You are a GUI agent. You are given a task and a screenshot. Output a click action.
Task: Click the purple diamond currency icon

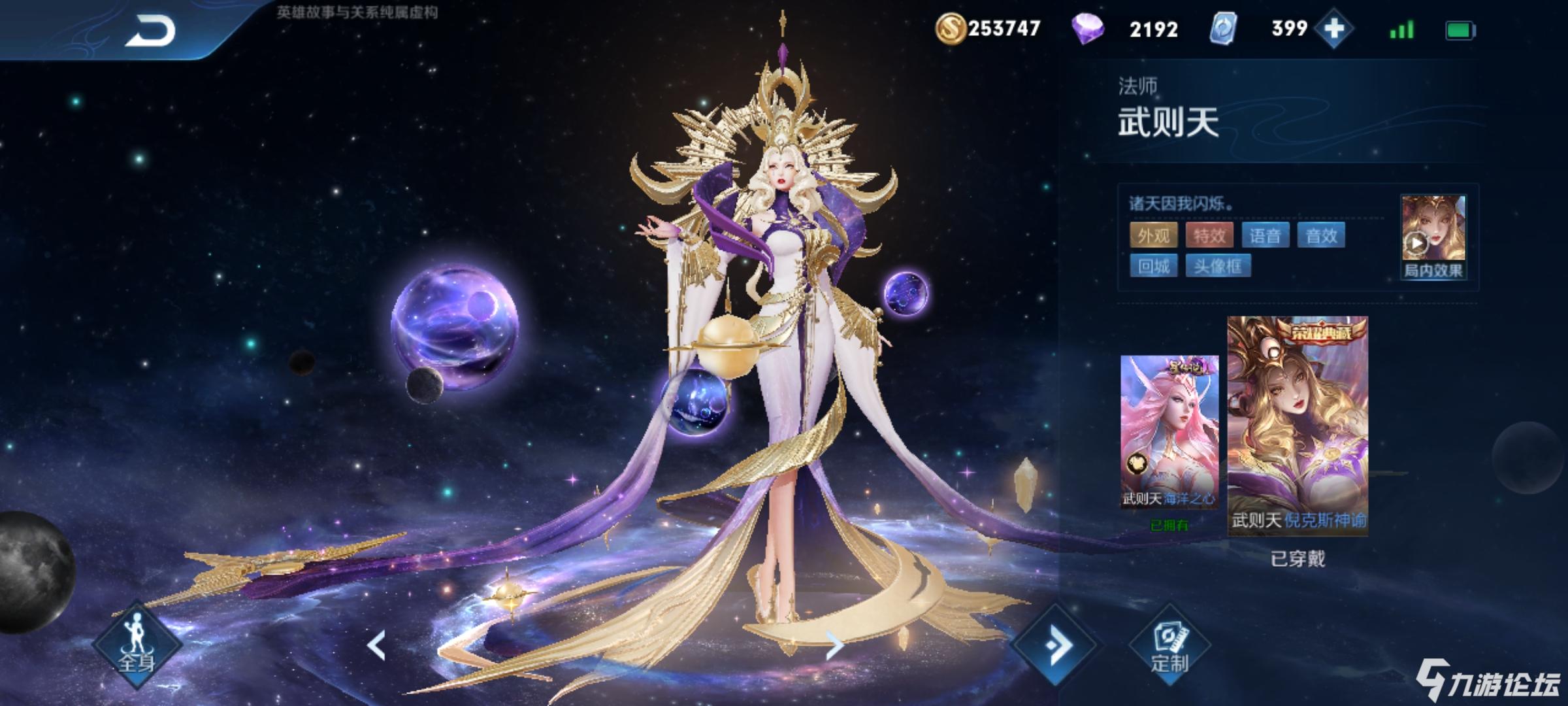pyautogui.click(x=1088, y=29)
